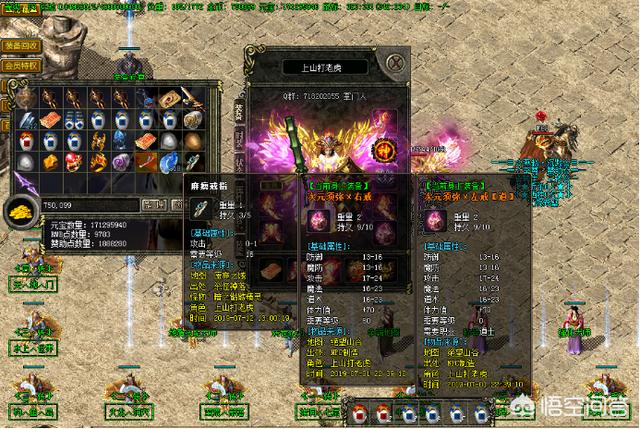Select the golden scroll item in inventory

(x=168, y=98)
